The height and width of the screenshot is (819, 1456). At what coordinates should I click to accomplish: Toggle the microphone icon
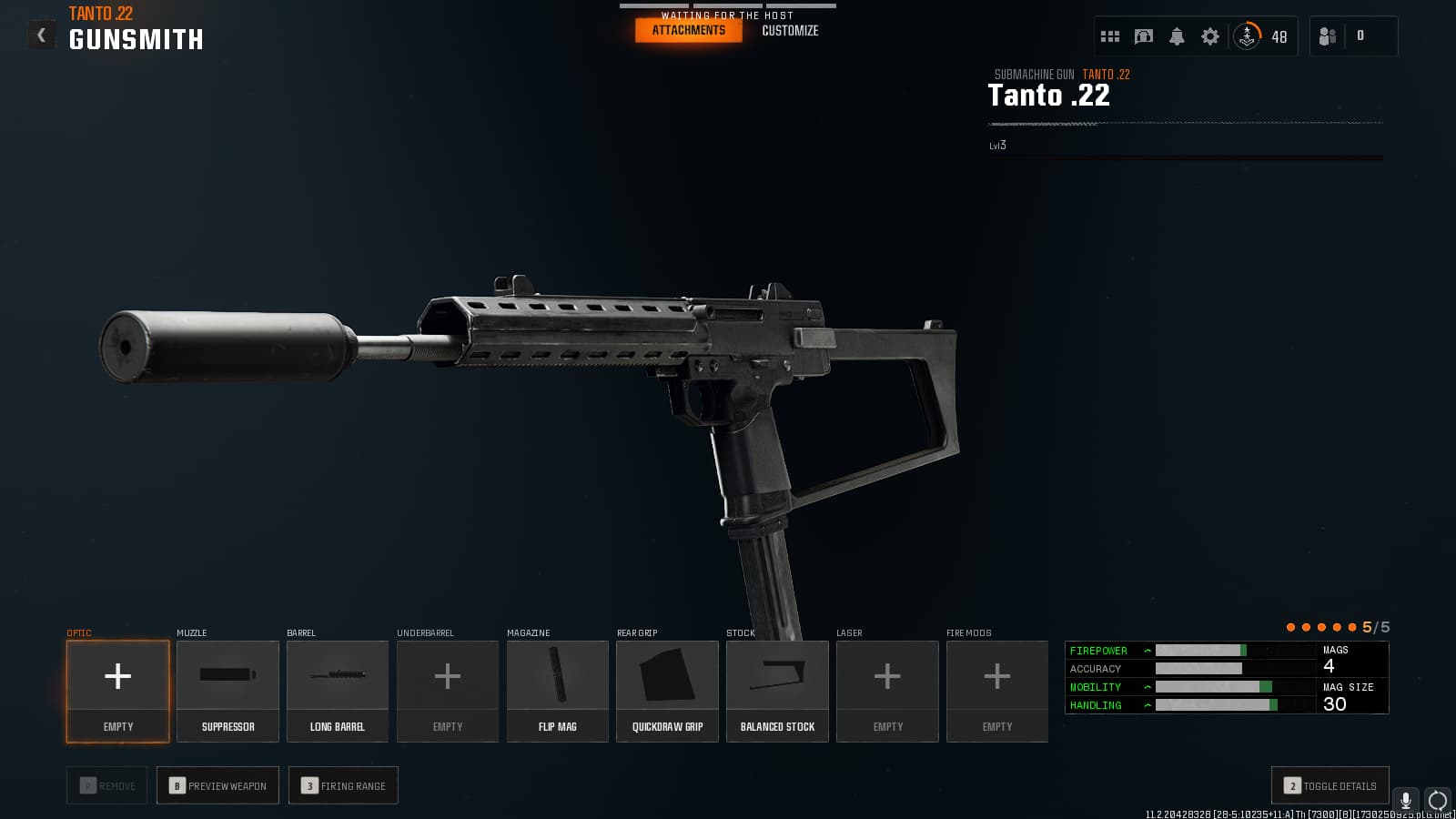pyautogui.click(x=1406, y=800)
